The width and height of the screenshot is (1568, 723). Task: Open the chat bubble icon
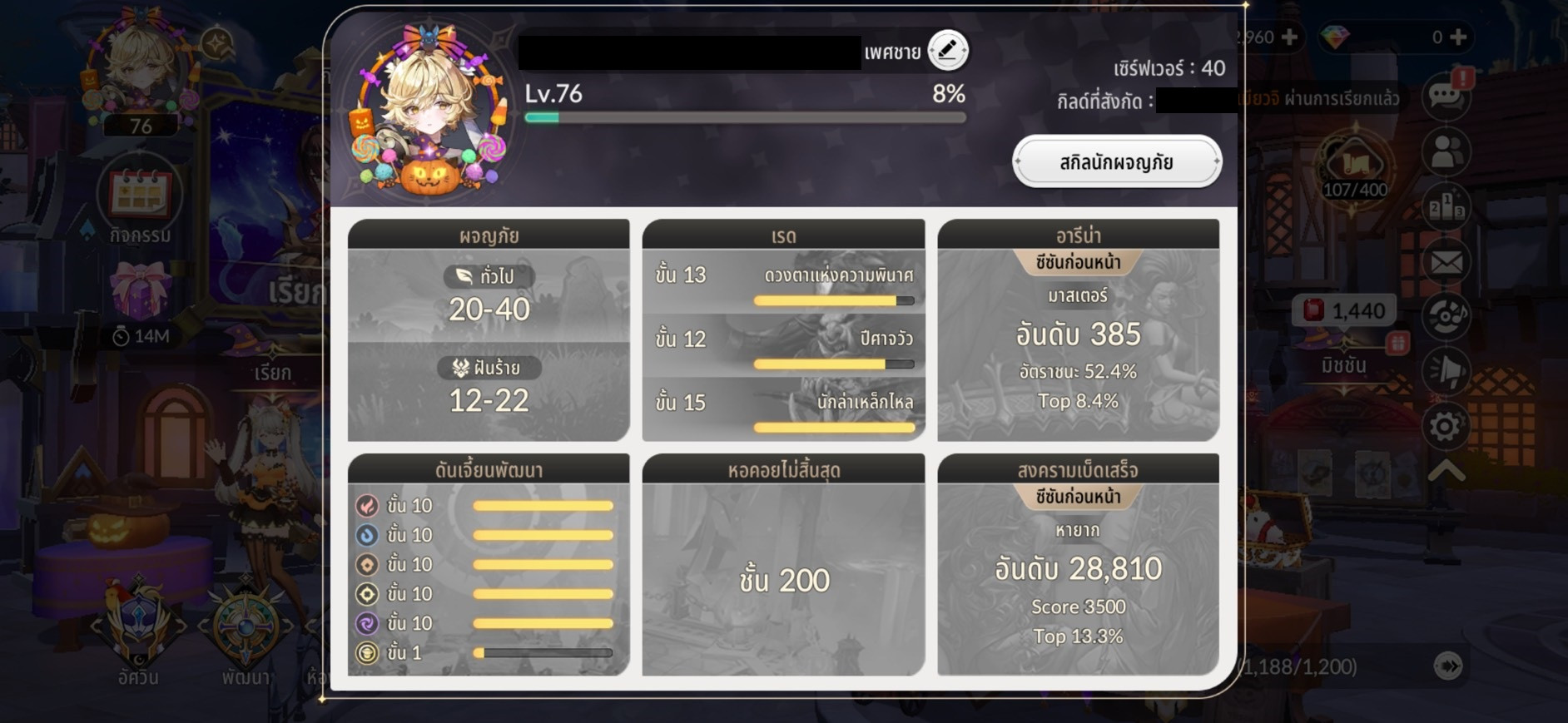click(1446, 96)
